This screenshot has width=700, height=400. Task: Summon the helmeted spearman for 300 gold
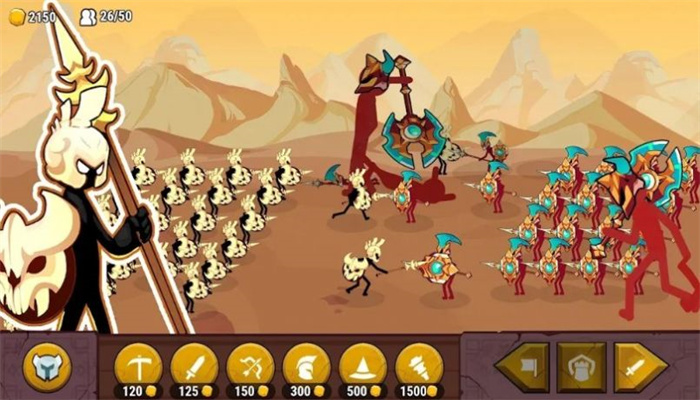306,364
